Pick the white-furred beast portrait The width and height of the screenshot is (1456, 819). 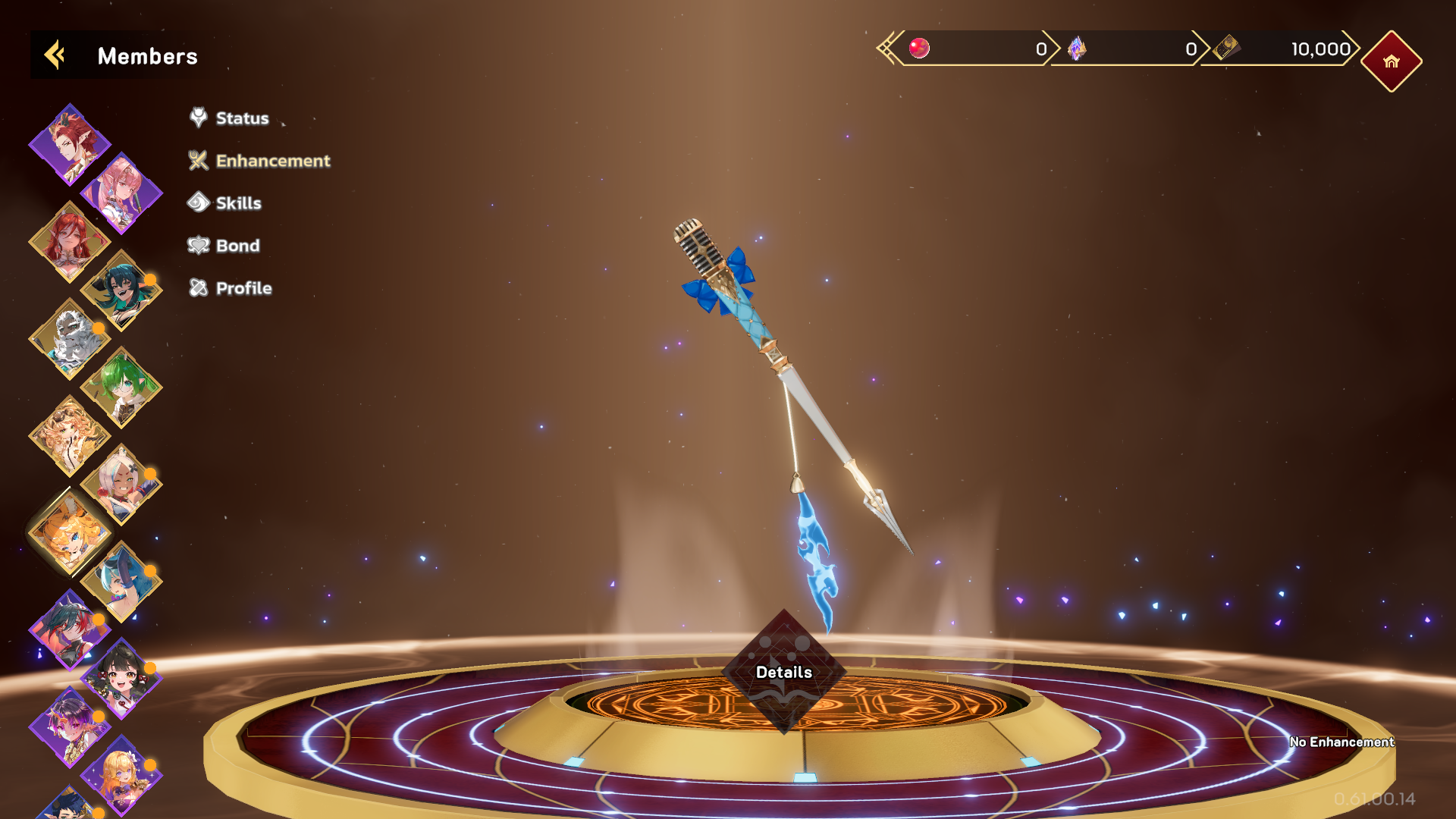pos(69,338)
